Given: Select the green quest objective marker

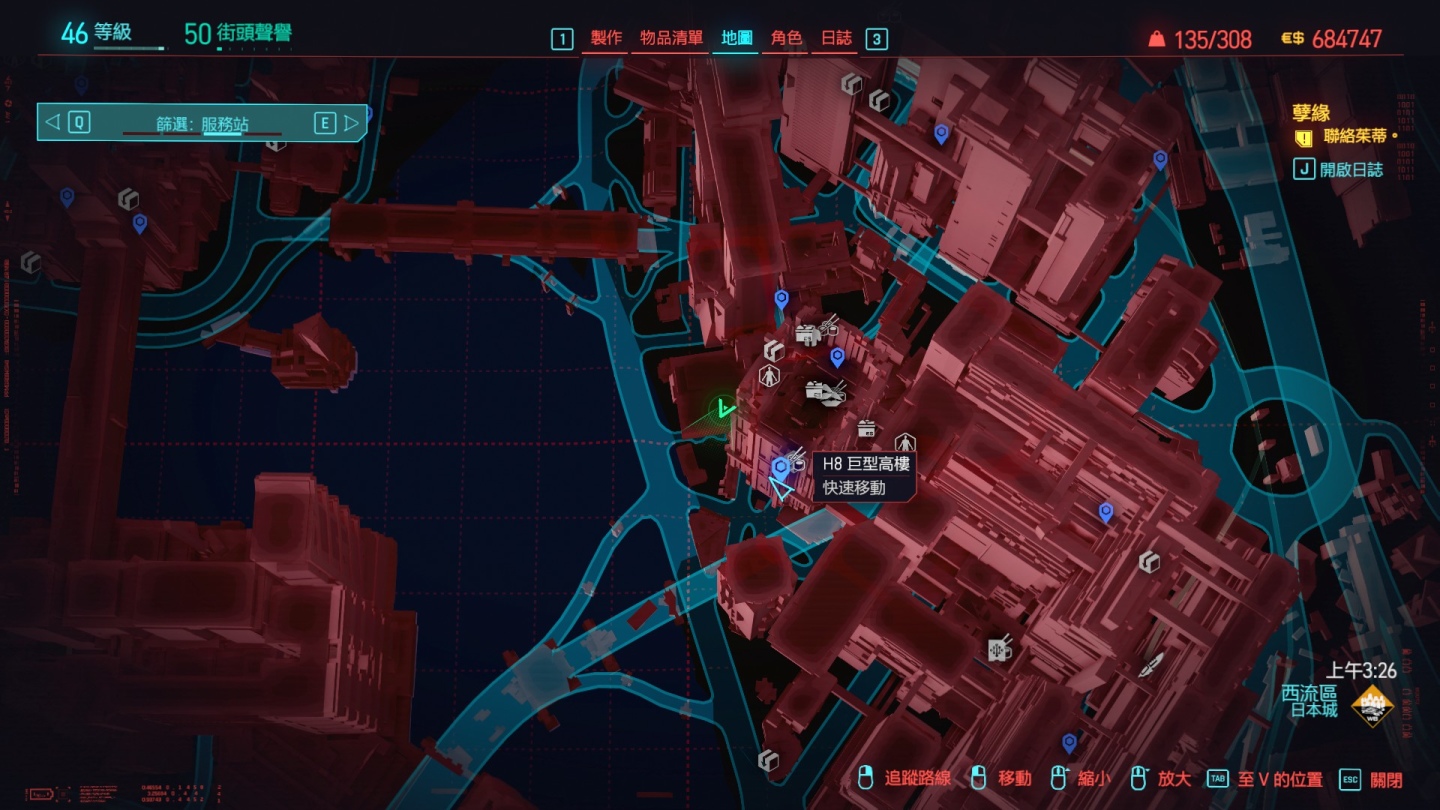Looking at the screenshot, I should (724, 408).
